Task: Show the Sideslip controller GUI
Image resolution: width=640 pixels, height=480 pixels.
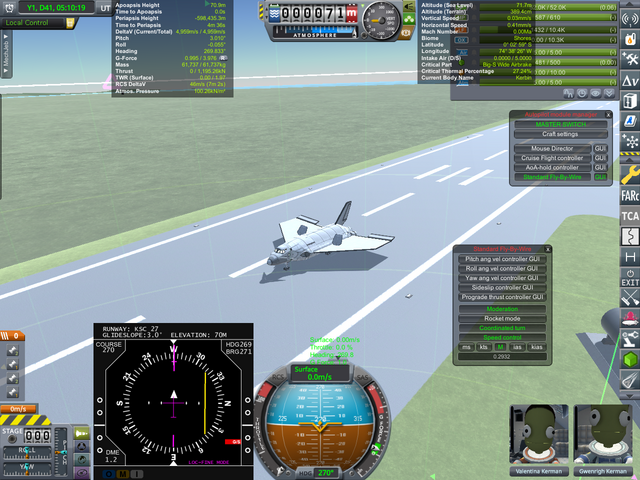Action: 504,288
